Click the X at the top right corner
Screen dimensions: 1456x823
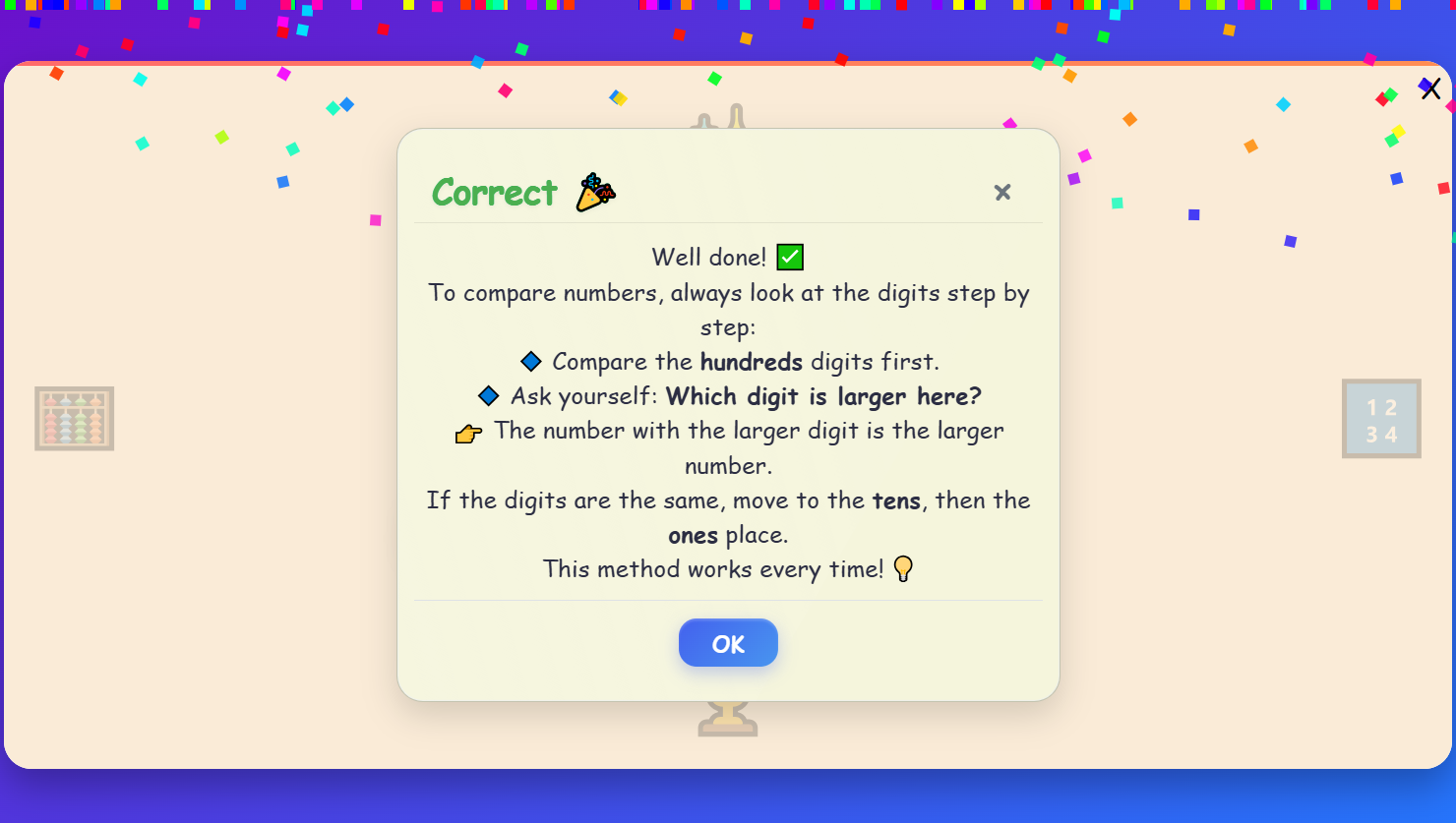click(1430, 88)
